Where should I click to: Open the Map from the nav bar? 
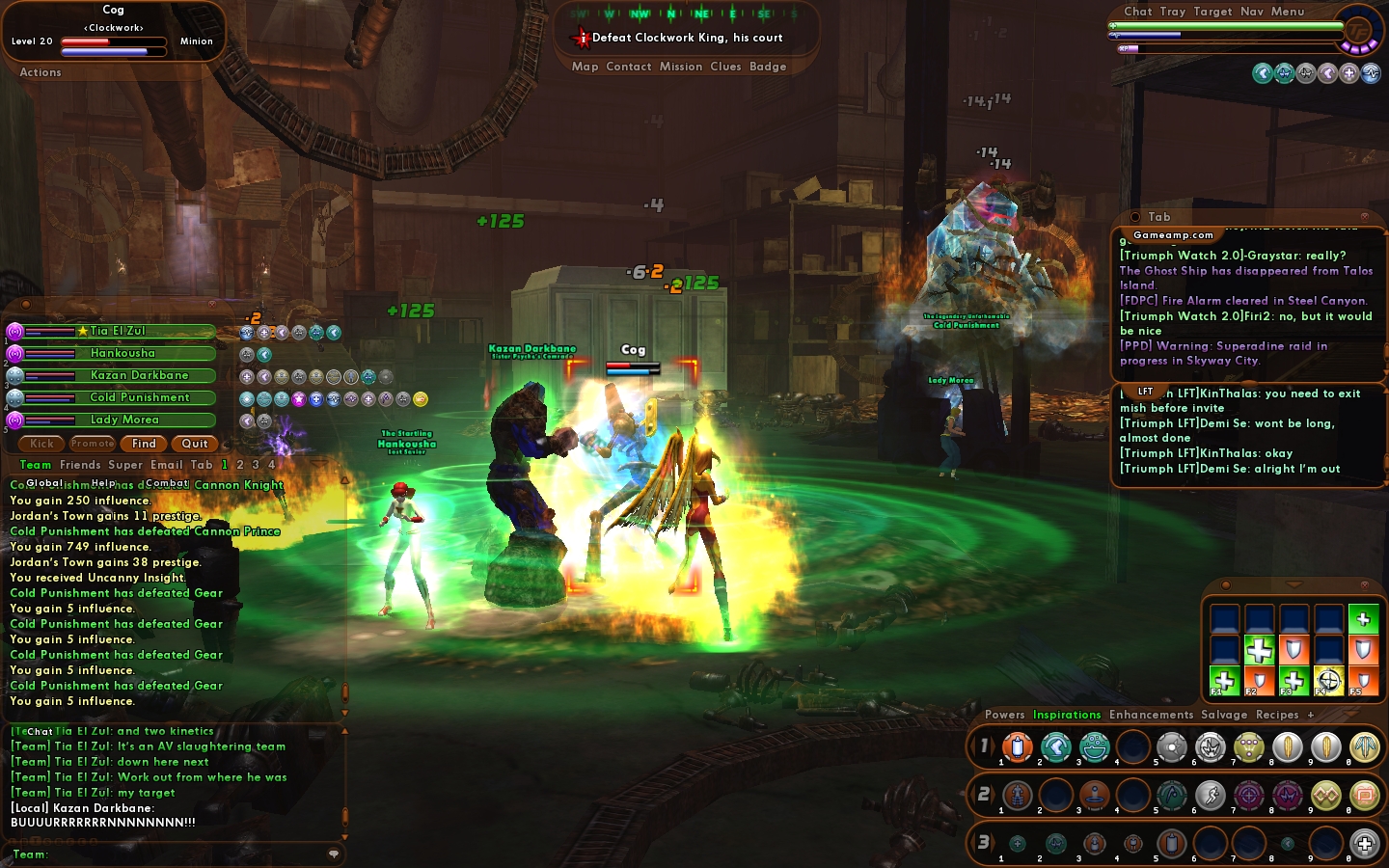pyautogui.click(x=585, y=67)
